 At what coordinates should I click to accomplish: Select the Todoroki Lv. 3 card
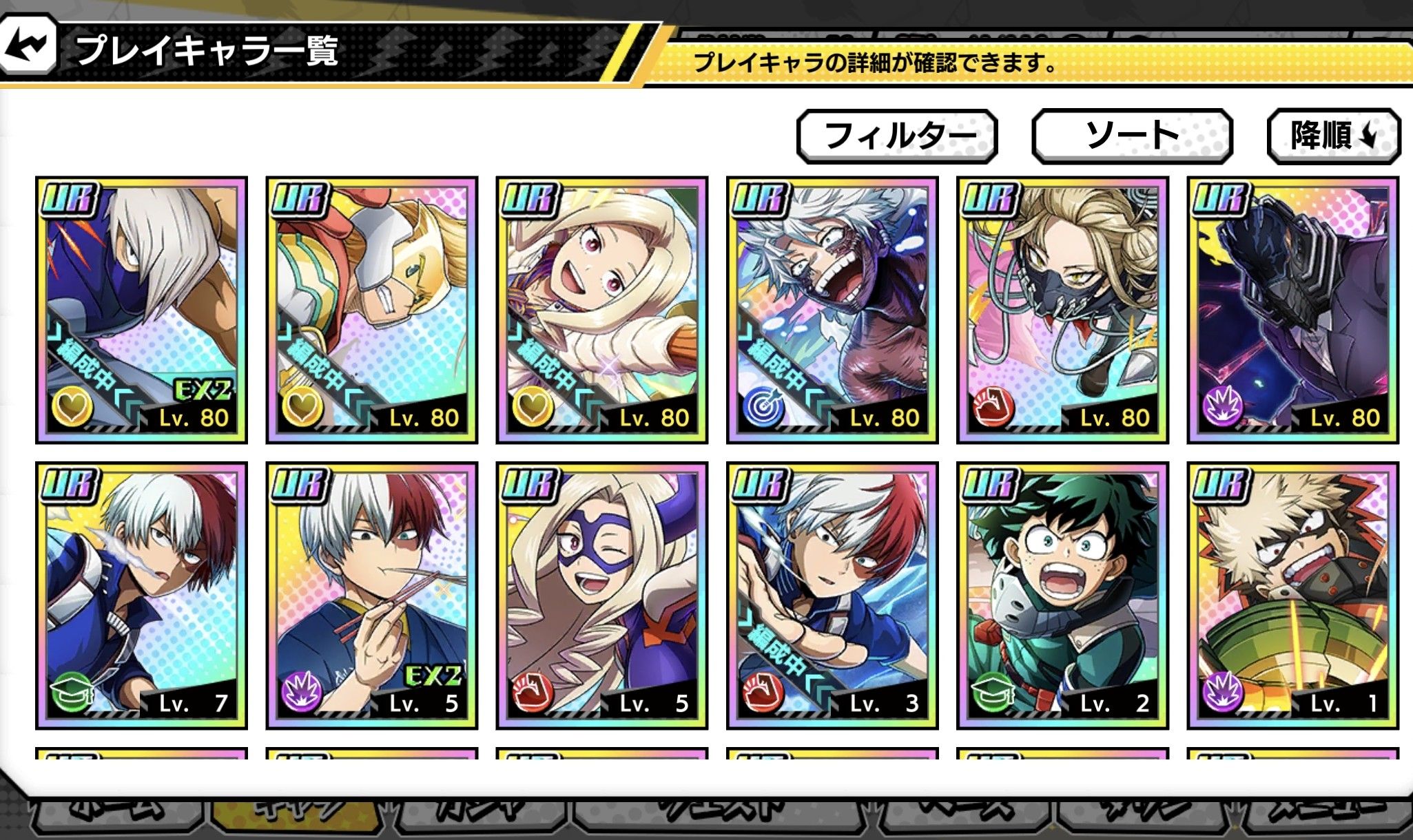pyautogui.click(x=832, y=596)
